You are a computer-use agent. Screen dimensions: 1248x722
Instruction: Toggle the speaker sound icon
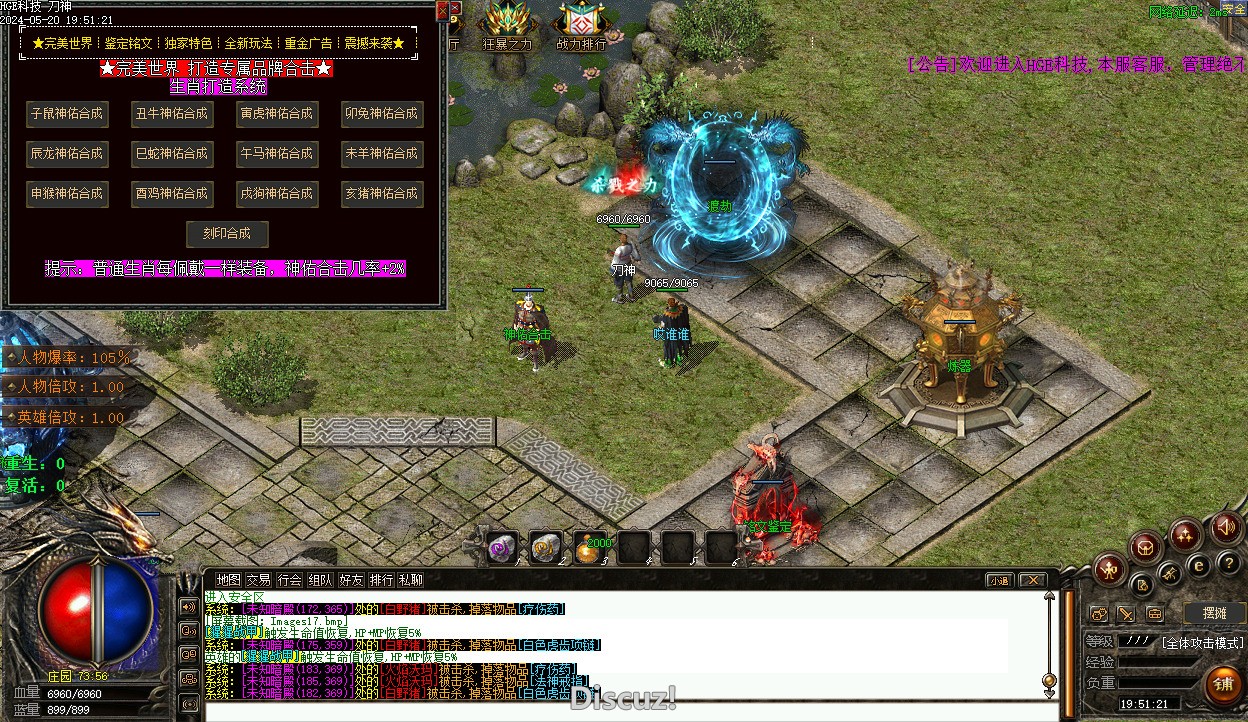click(1225, 526)
